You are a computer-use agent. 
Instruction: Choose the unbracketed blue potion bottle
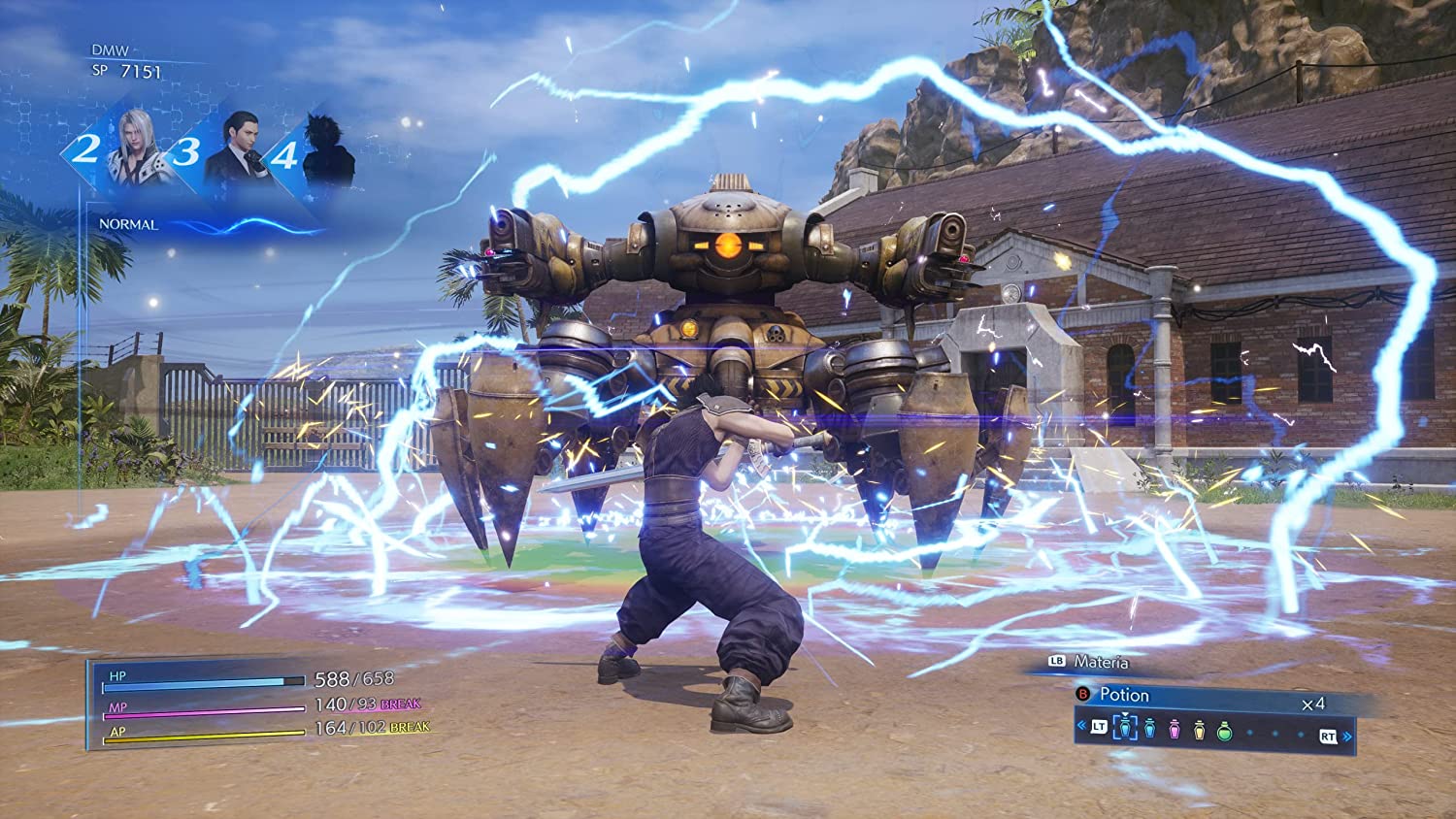click(1150, 728)
